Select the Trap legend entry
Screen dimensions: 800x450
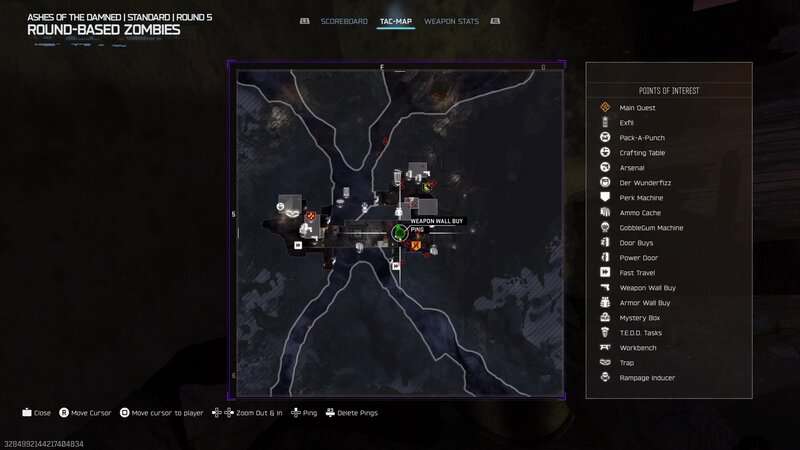coord(627,362)
